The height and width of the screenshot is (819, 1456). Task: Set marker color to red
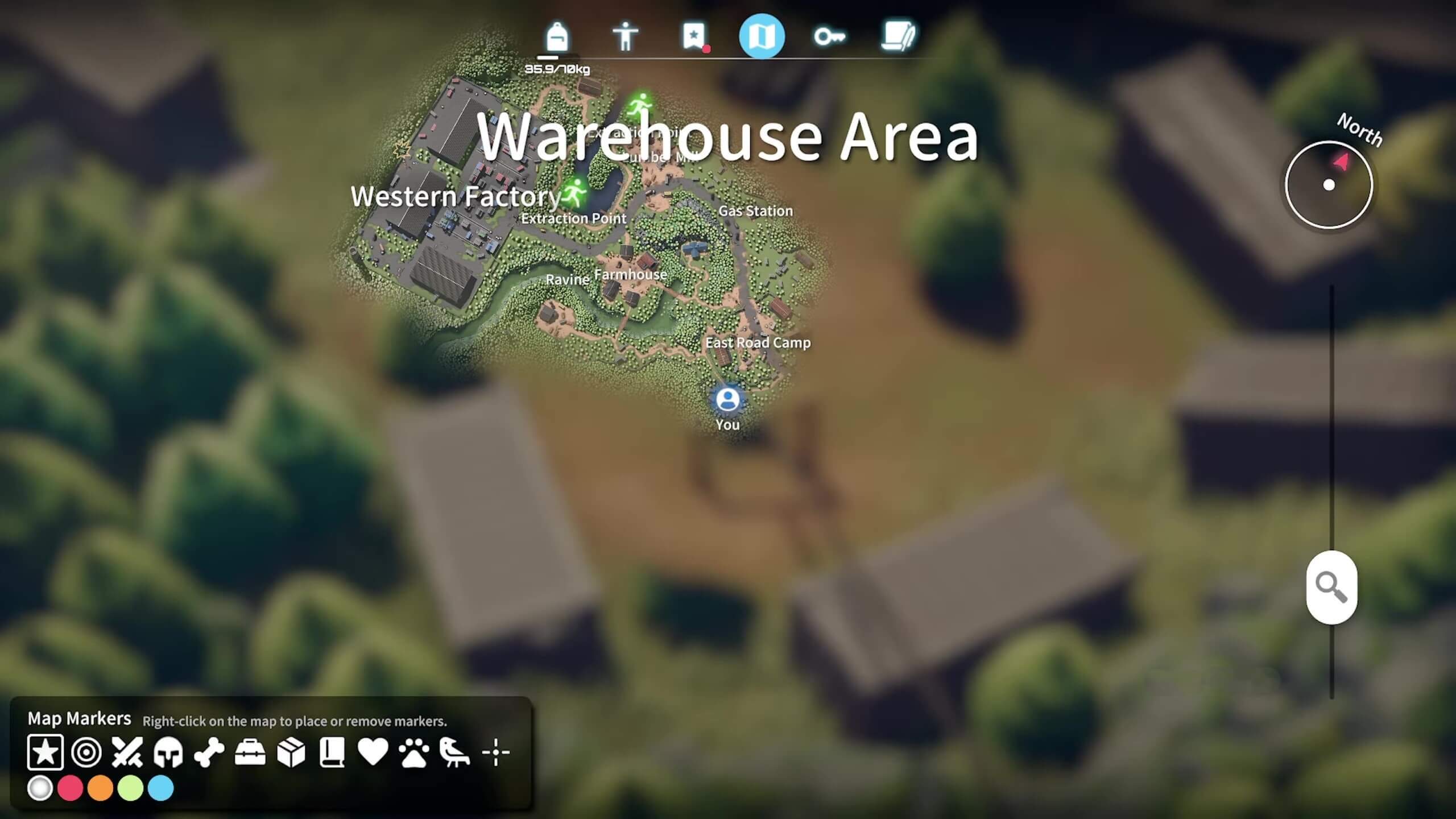point(71,789)
